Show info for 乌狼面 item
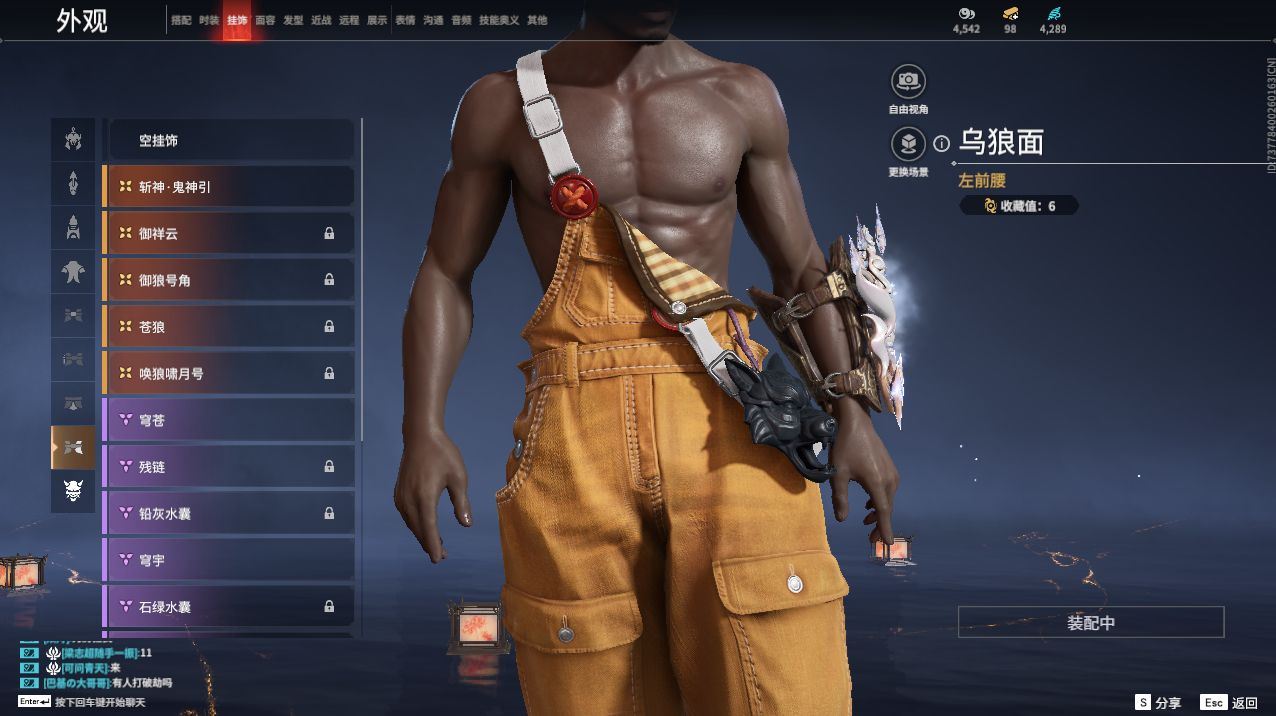 941,144
